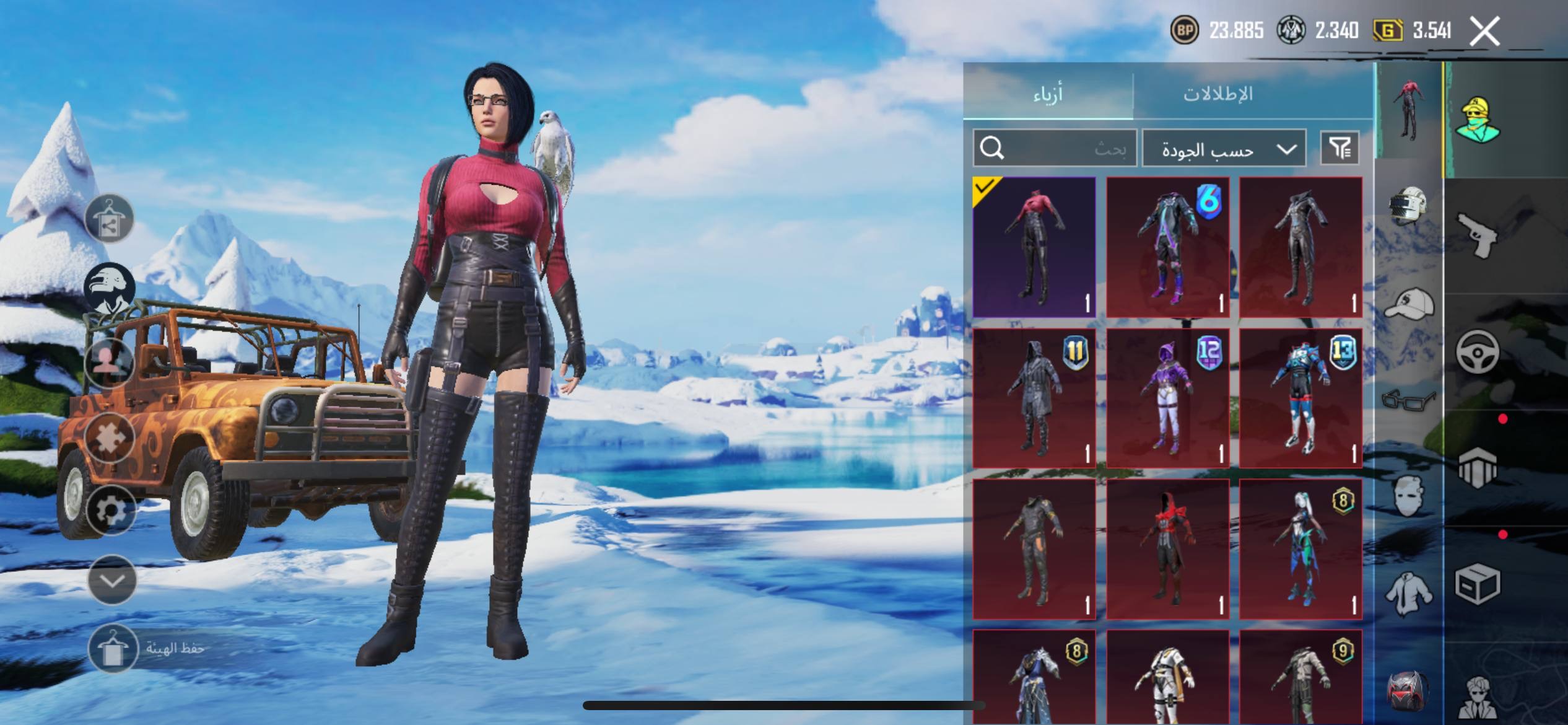Open the cap headwear category
The height and width of the screenshot is (725, 1568).
(1408, 304)
